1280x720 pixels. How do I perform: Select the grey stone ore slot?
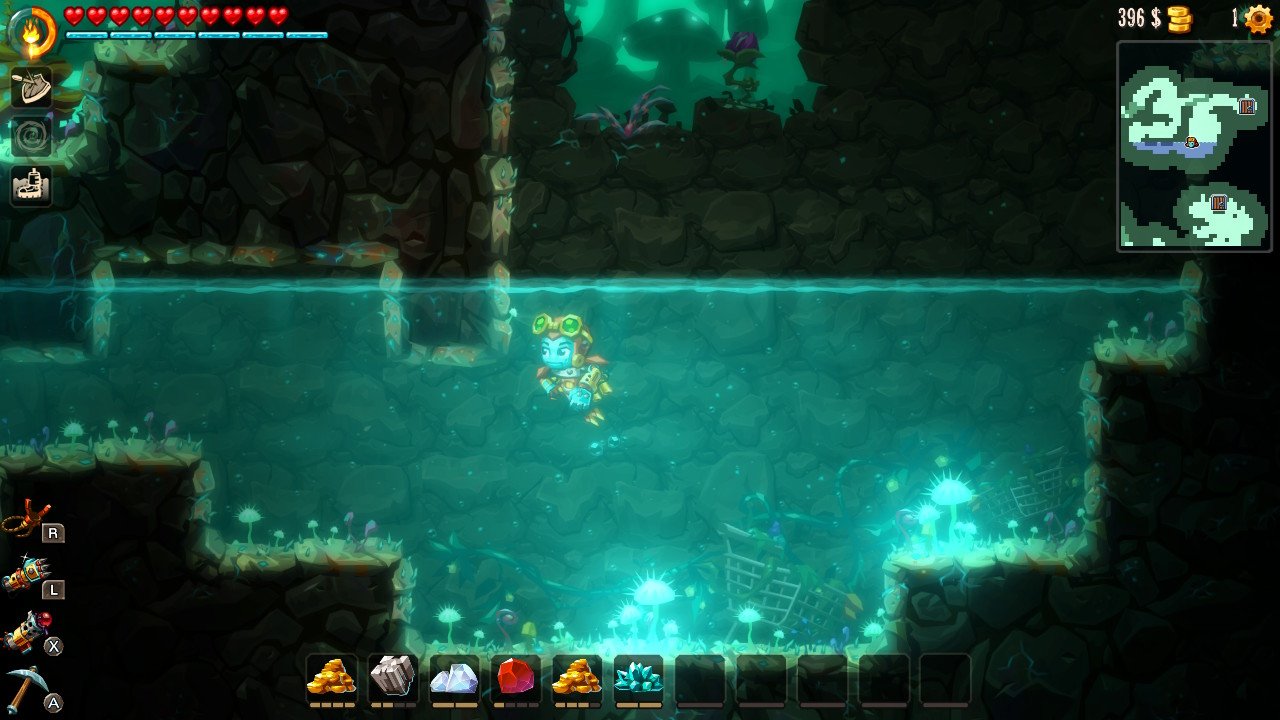(392, 678)
